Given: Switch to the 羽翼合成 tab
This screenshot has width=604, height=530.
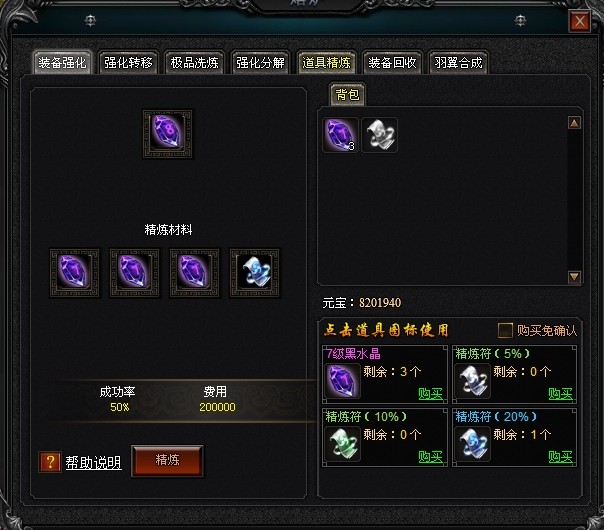Looking at the screenshot, I should click(x=459, y=63).
